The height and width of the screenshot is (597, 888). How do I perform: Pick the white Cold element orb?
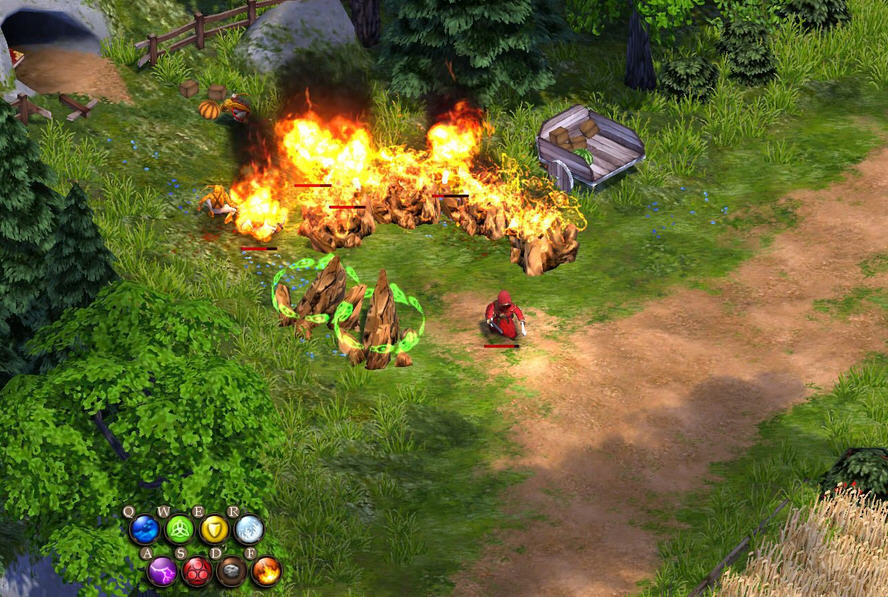coord(249,529)
